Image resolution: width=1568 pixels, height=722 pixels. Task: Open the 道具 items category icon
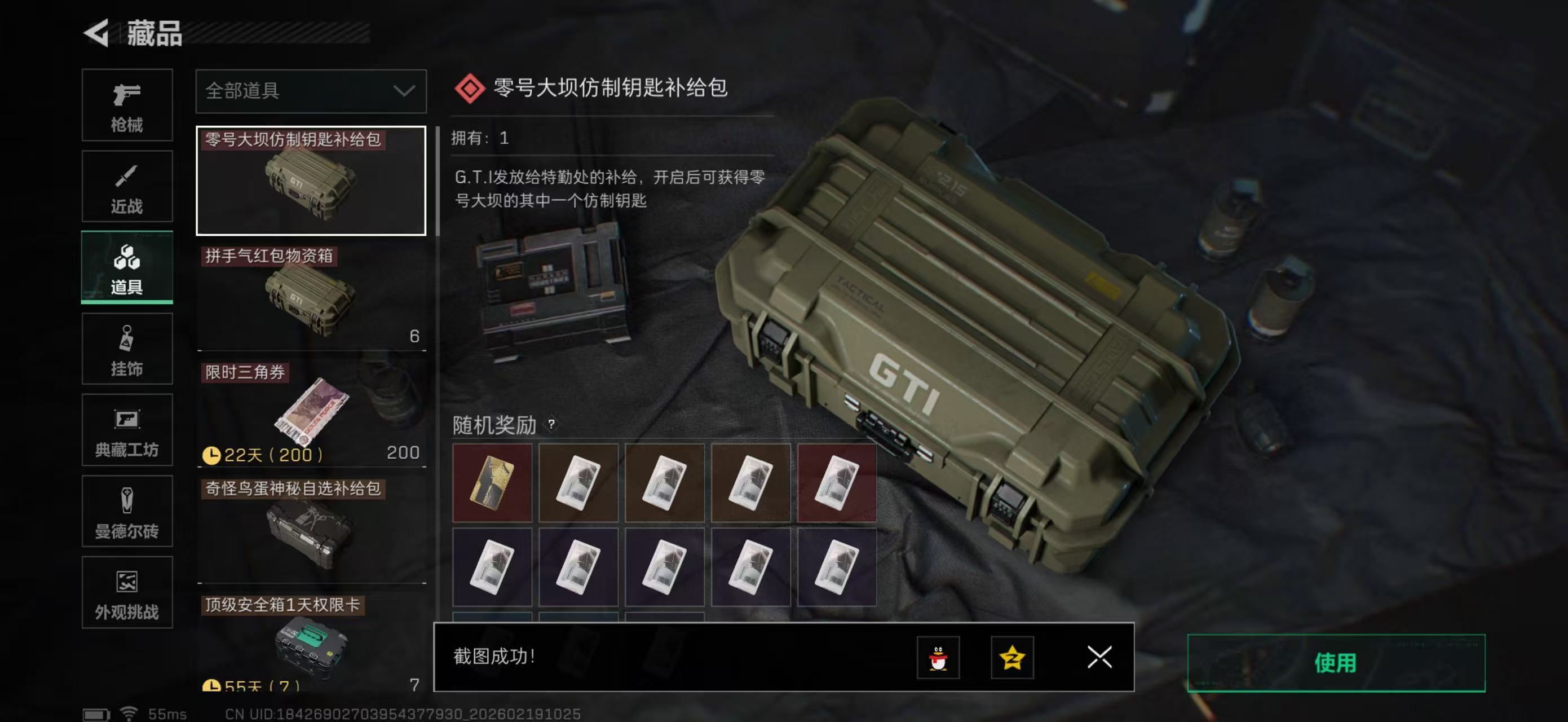127,268
